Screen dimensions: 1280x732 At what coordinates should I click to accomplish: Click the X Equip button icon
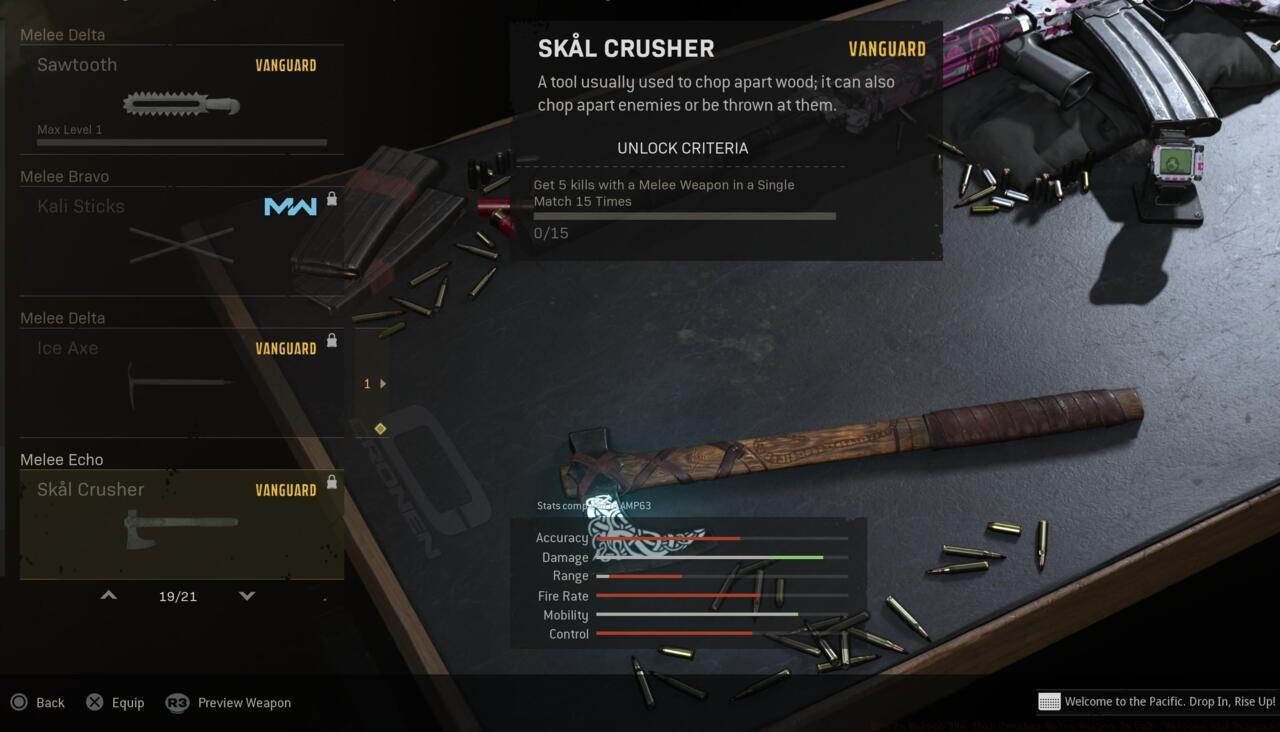tap(93, 702)
